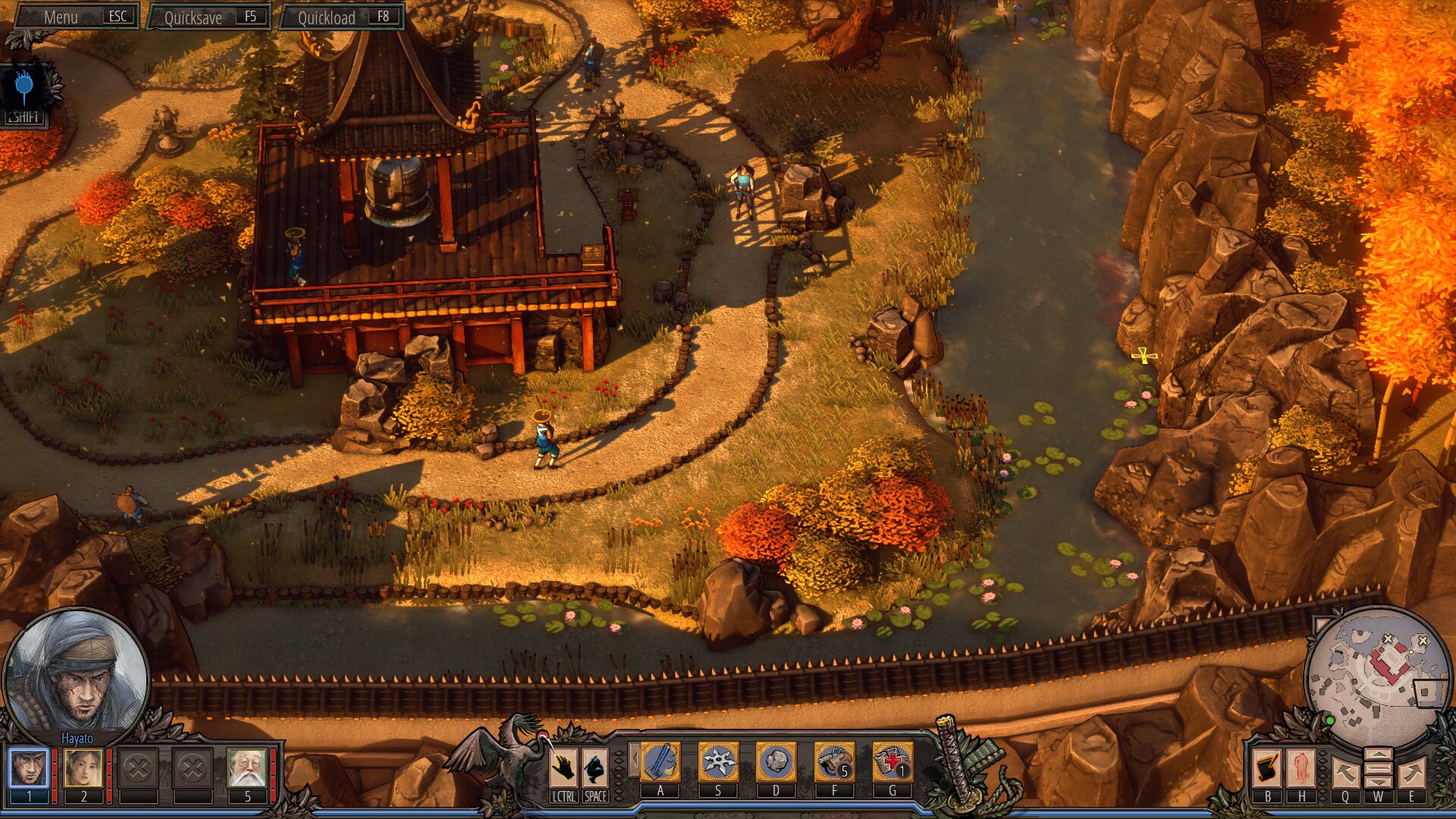
Task: Use the black hand interact icon
Action: pos(563,768)
